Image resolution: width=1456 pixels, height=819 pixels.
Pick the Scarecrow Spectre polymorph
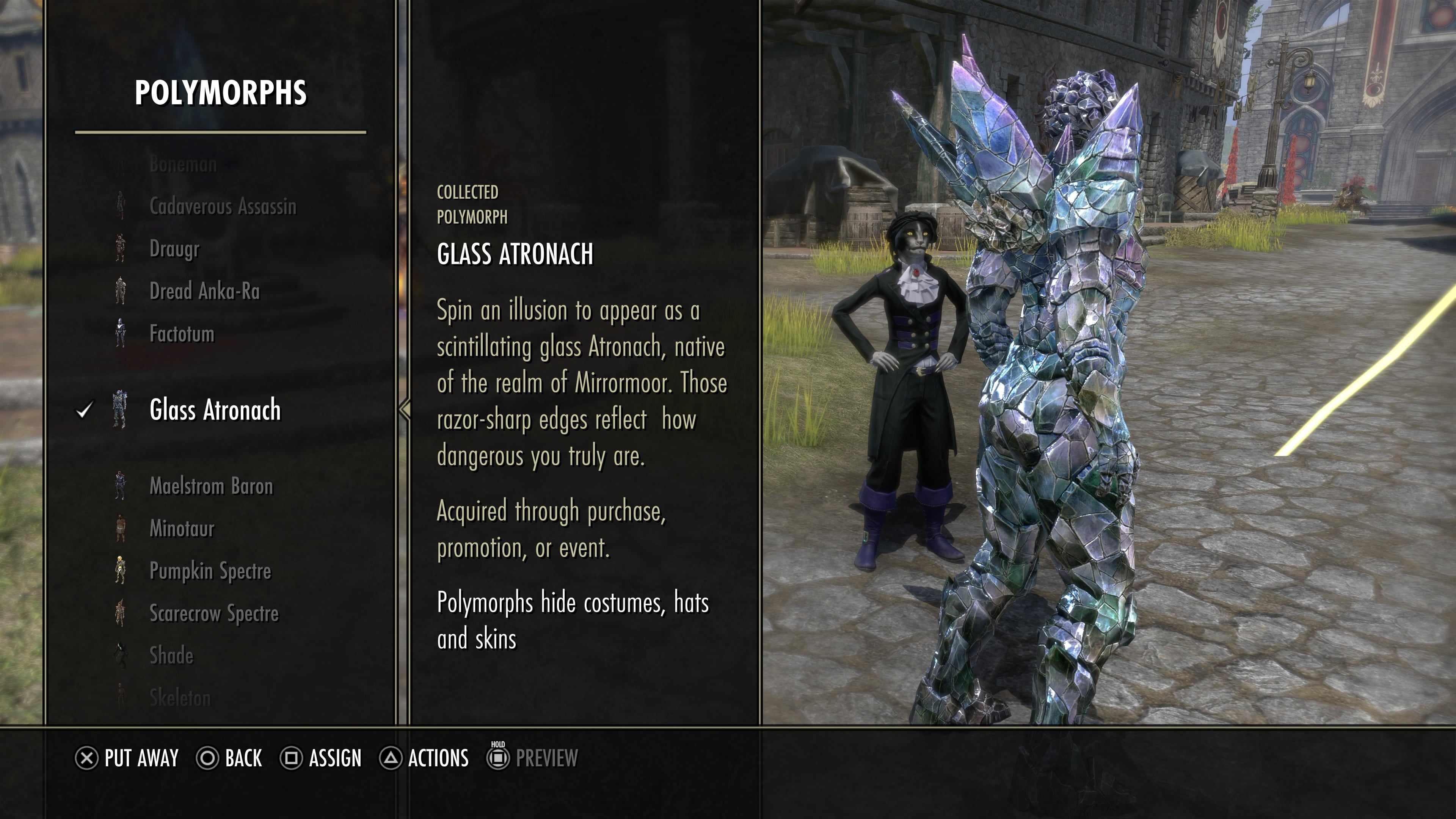pyautogui.click(x=213, y=613)
